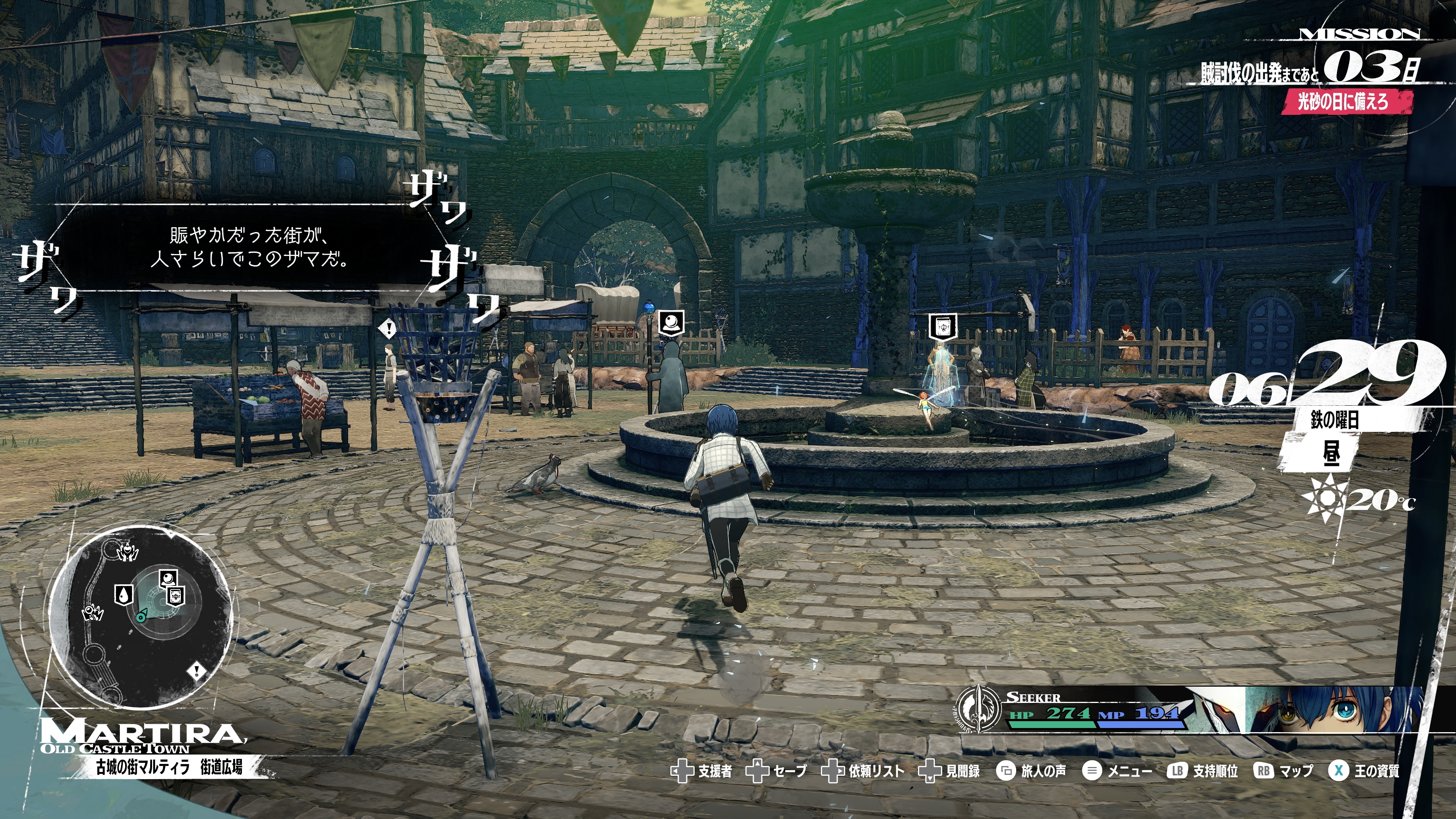Select the exclamation diamond marker on the minimap

point(197,671)
